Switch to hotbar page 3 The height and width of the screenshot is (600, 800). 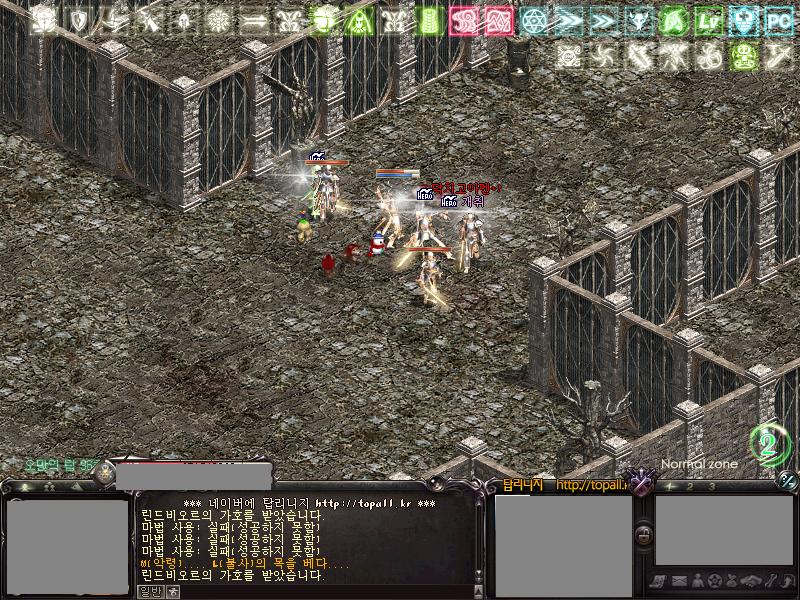pyautogui.click(x=712, y=487)
